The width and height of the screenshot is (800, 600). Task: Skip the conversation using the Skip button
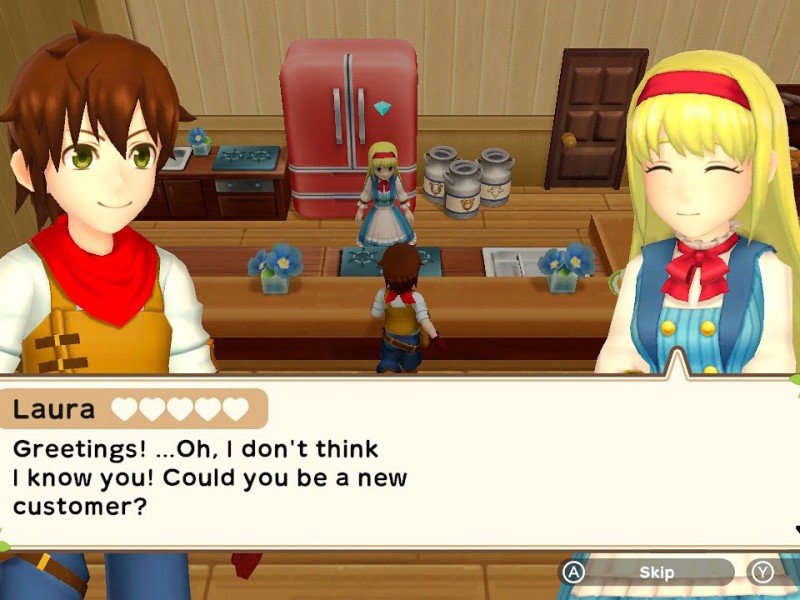[655, 572]
